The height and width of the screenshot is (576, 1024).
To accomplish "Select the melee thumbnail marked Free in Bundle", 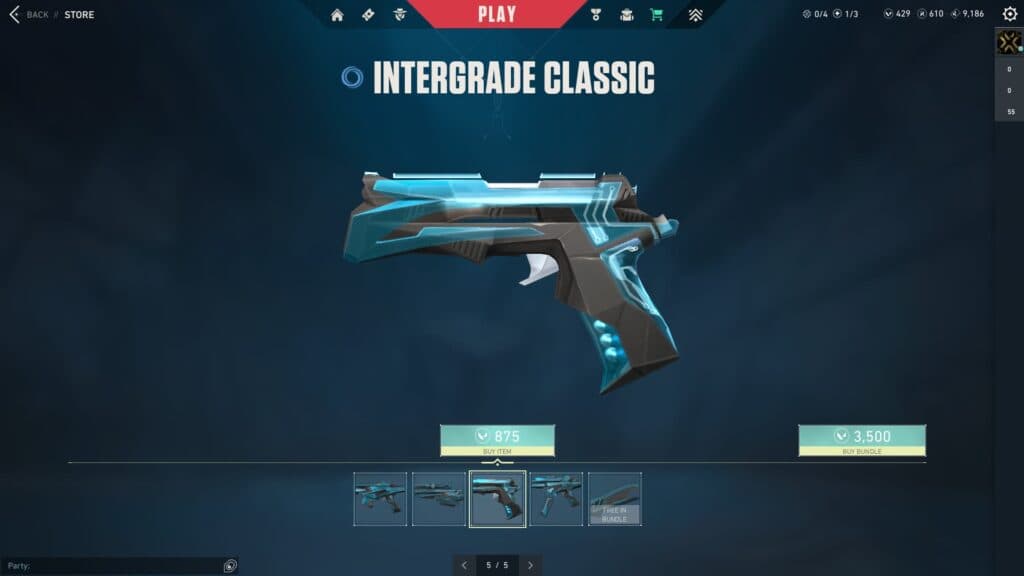I will tap(615, 499).
